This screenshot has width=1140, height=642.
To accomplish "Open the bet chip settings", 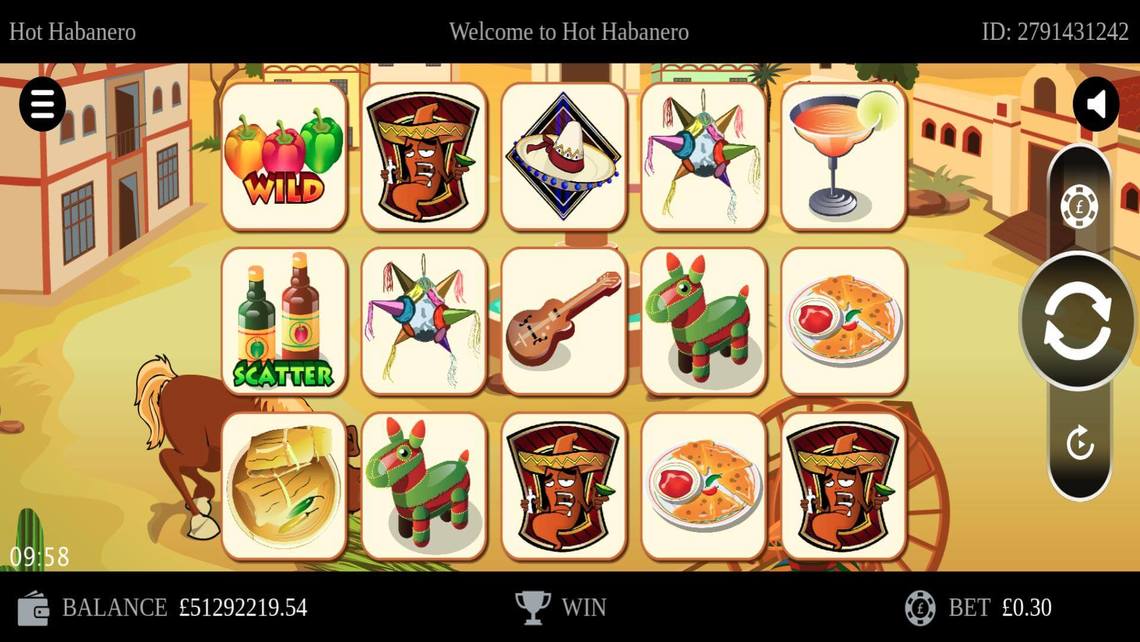I will click(1079, 207).
